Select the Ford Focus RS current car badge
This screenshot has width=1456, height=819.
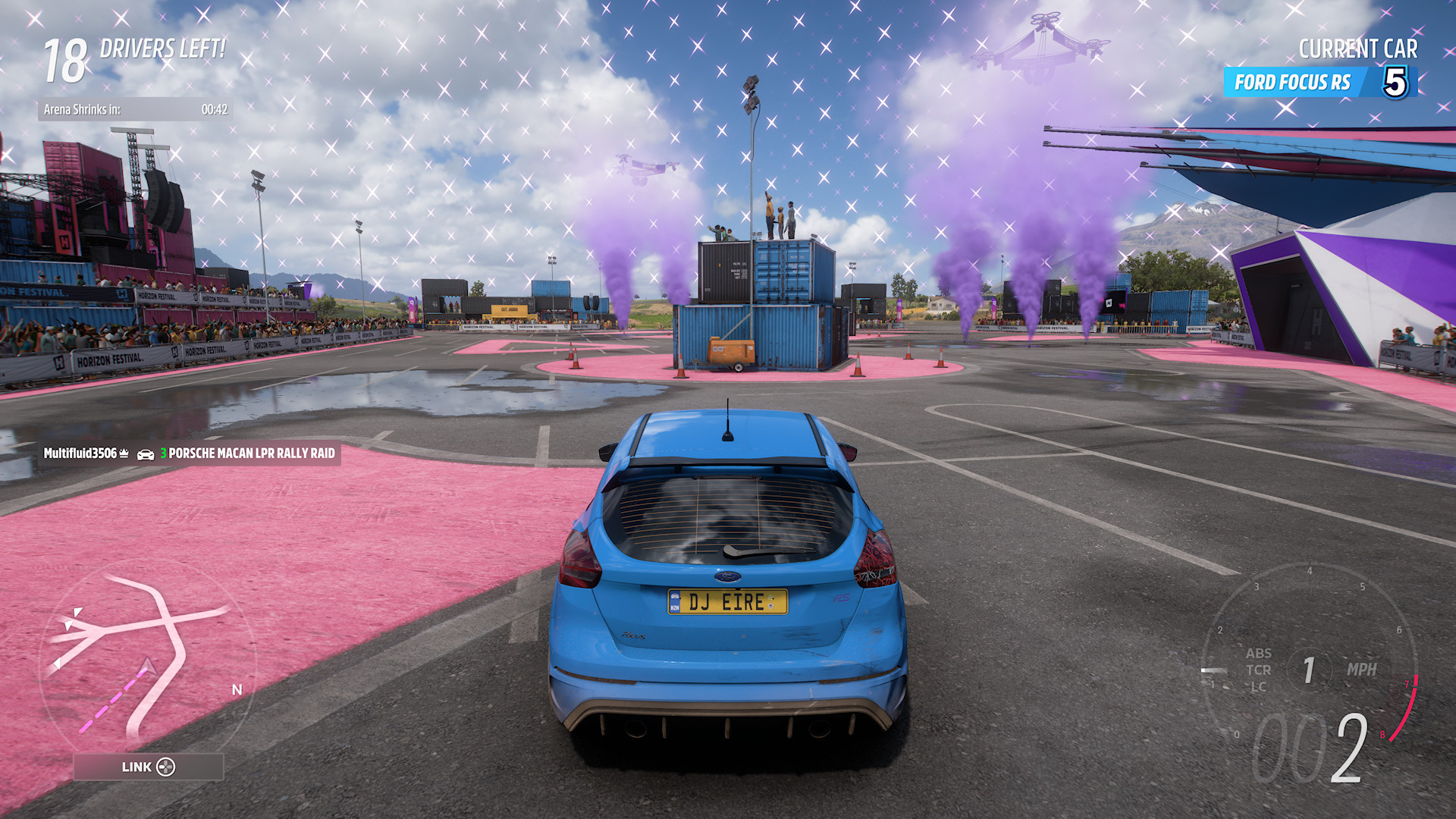click(x=1319, y=82)
